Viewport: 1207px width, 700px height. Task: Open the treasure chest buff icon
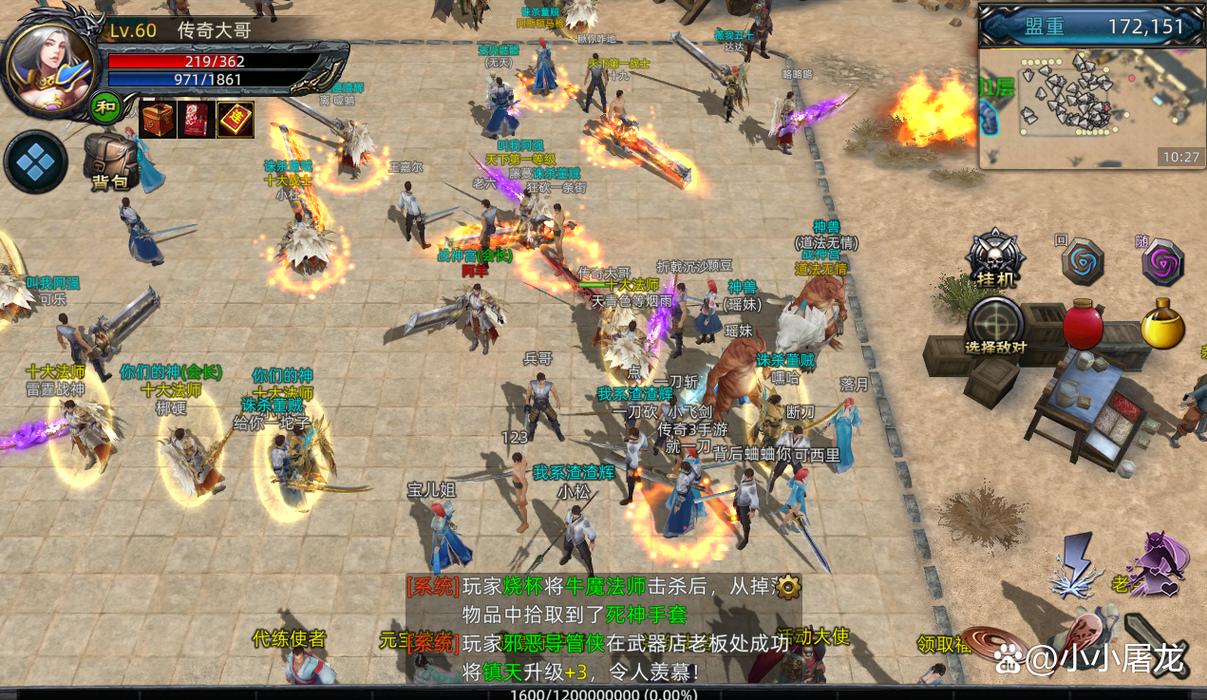pos(157,119)
